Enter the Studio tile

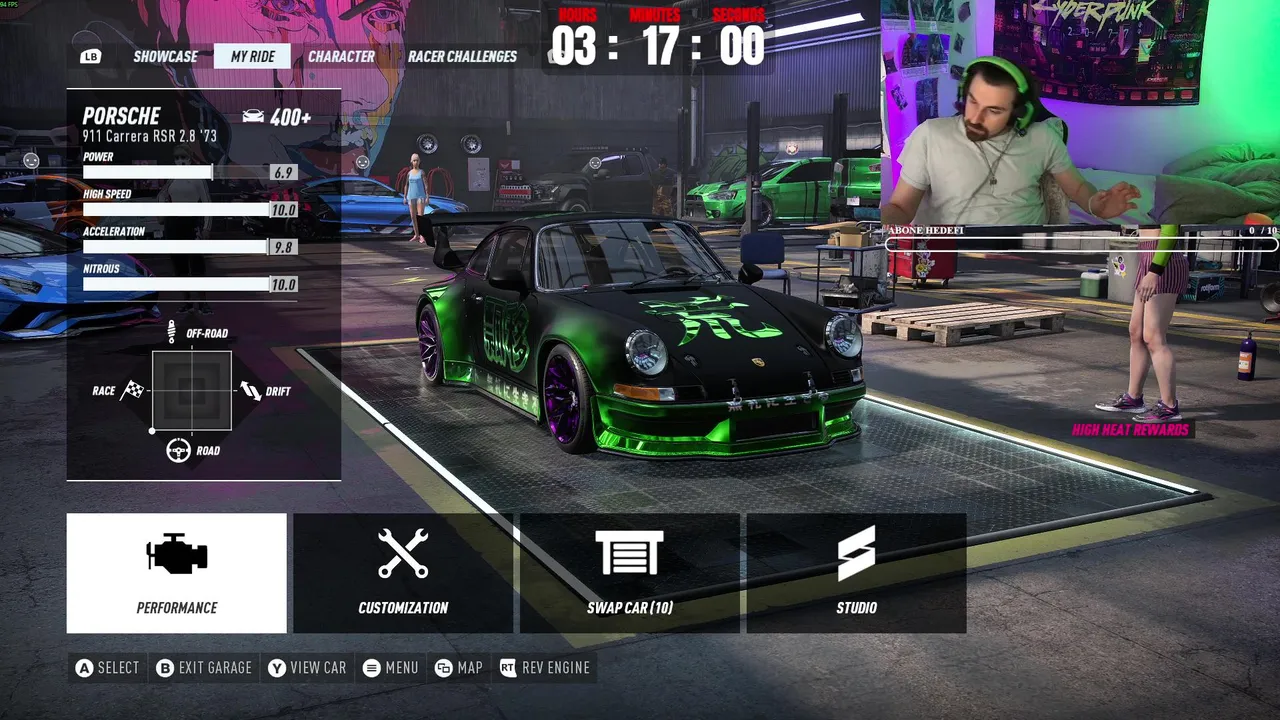click(x=856, y=573)
